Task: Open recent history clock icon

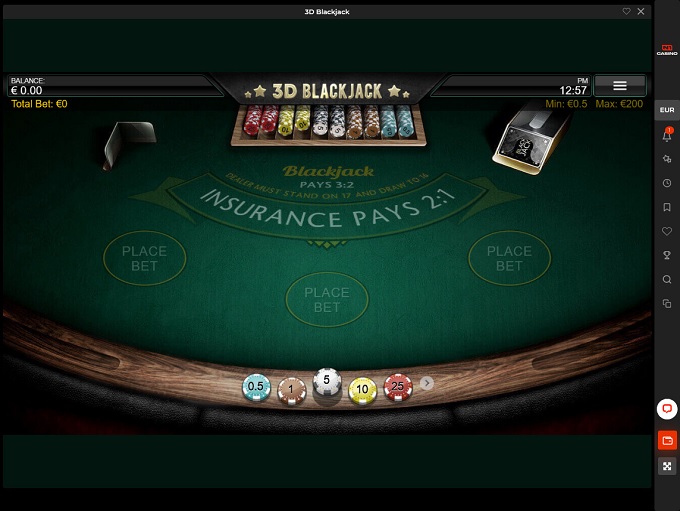Action: click(x=667, y=184)
